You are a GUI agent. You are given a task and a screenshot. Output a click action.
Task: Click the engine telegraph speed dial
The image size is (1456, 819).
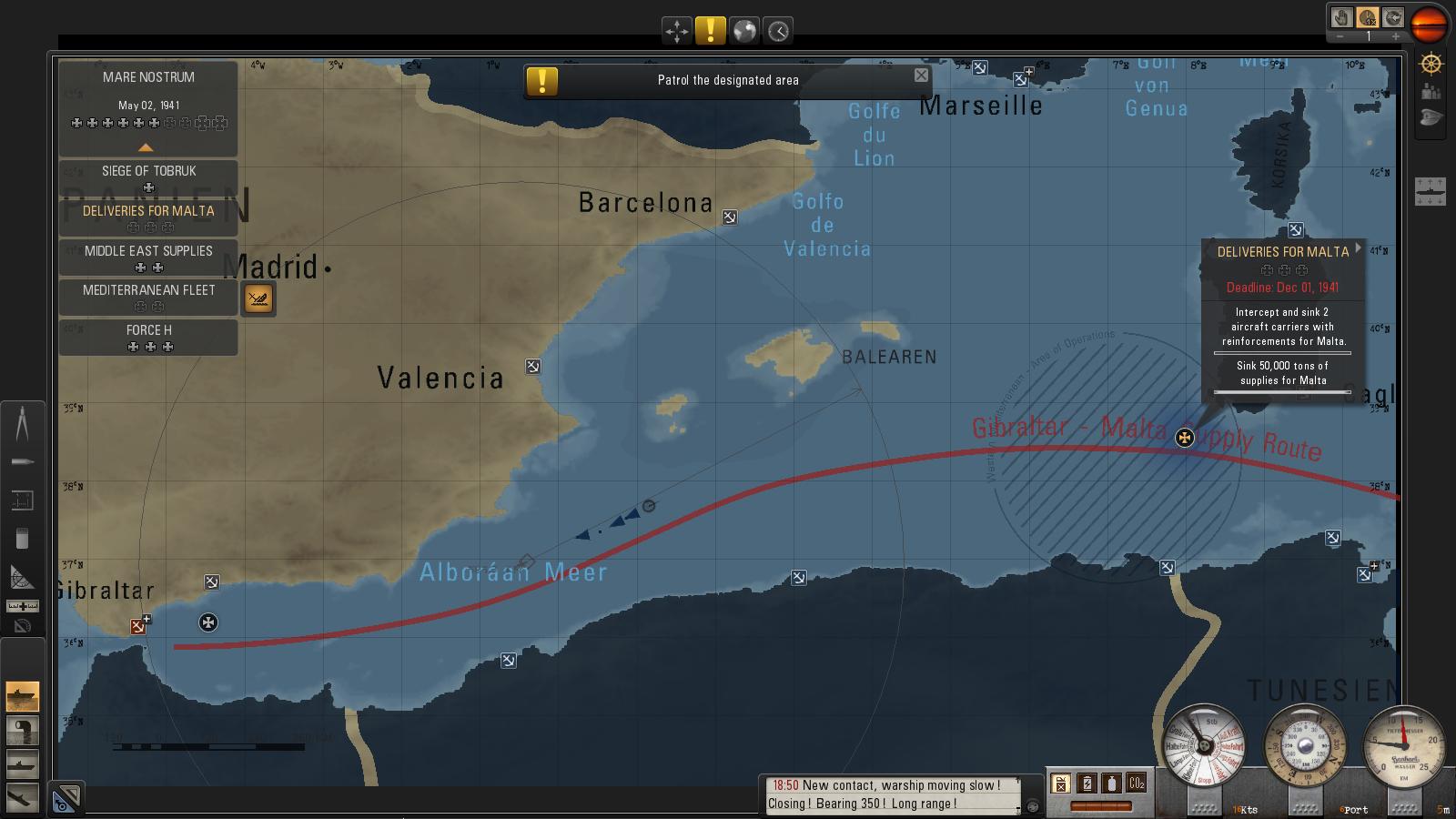point(1203,746)
